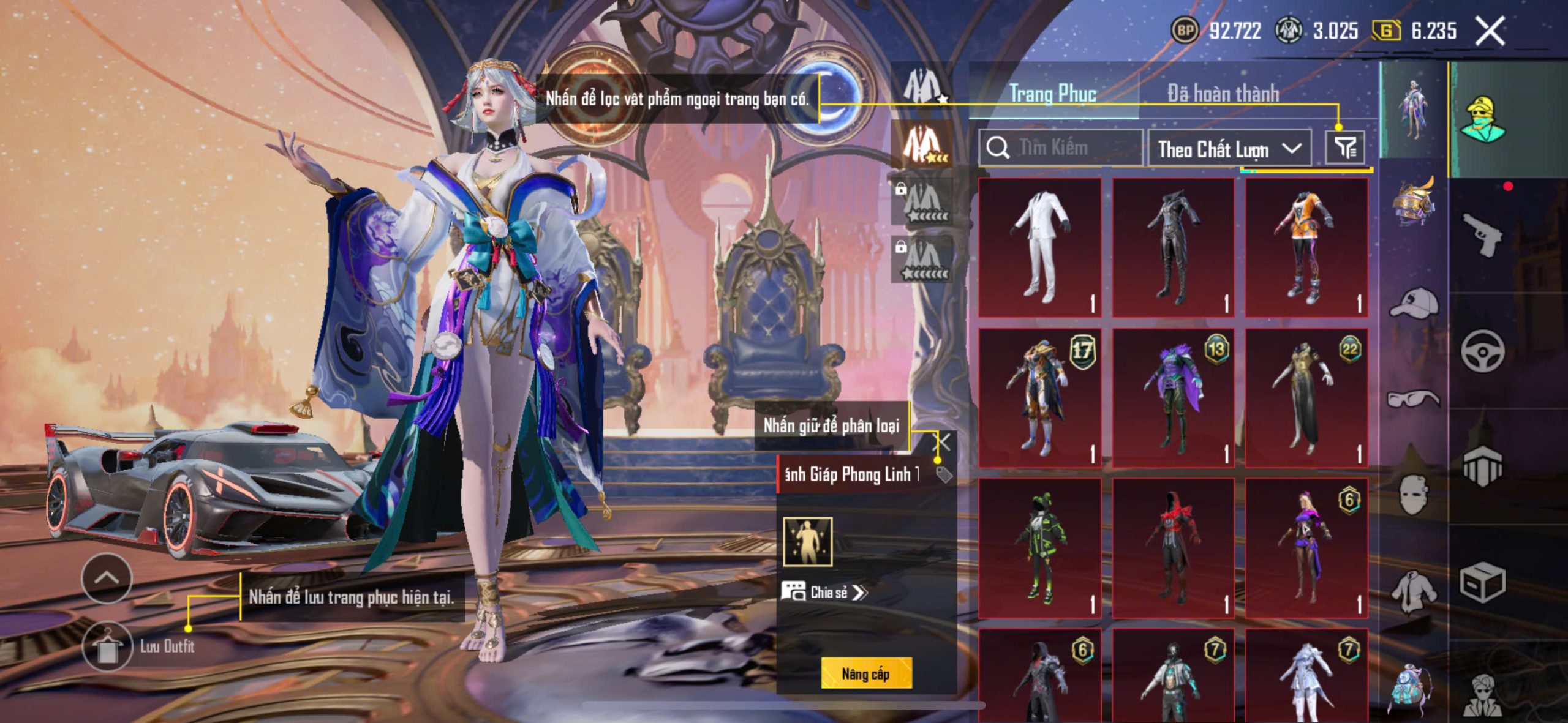The image size is (1568, 723).
Task: Click the Tìm Kiếm search box
Action: coord(1061,148)
